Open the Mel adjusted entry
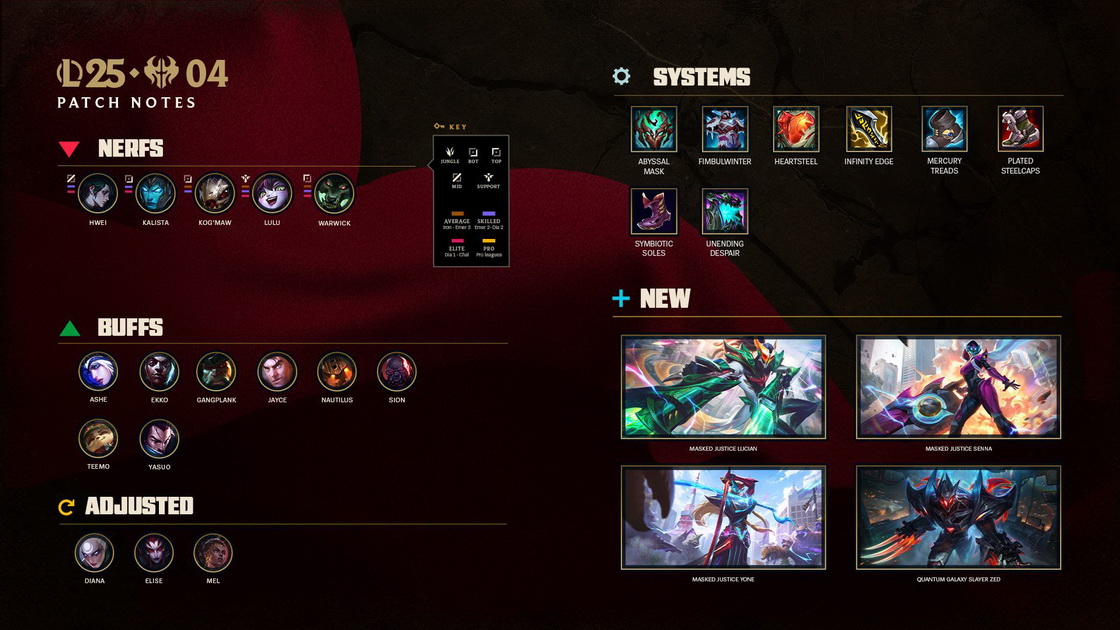This screenshot has height=630, width=1120. point(213,552)
